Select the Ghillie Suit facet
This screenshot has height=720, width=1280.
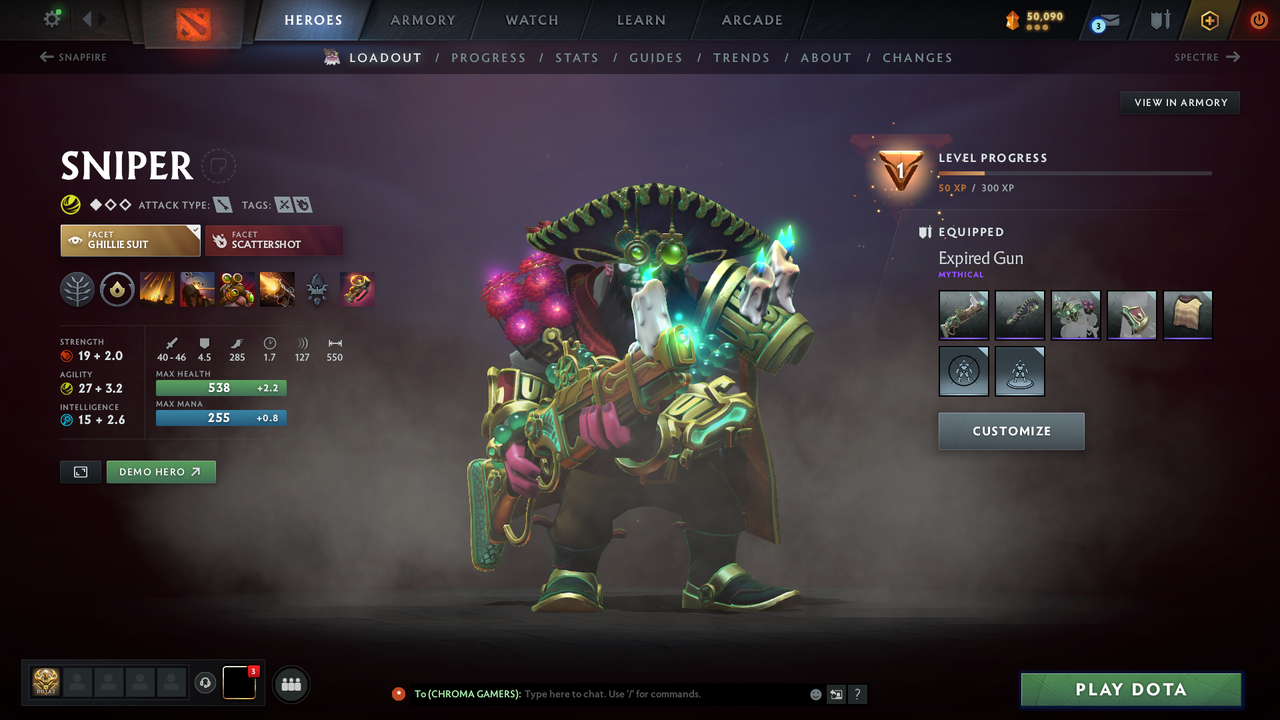130,240
